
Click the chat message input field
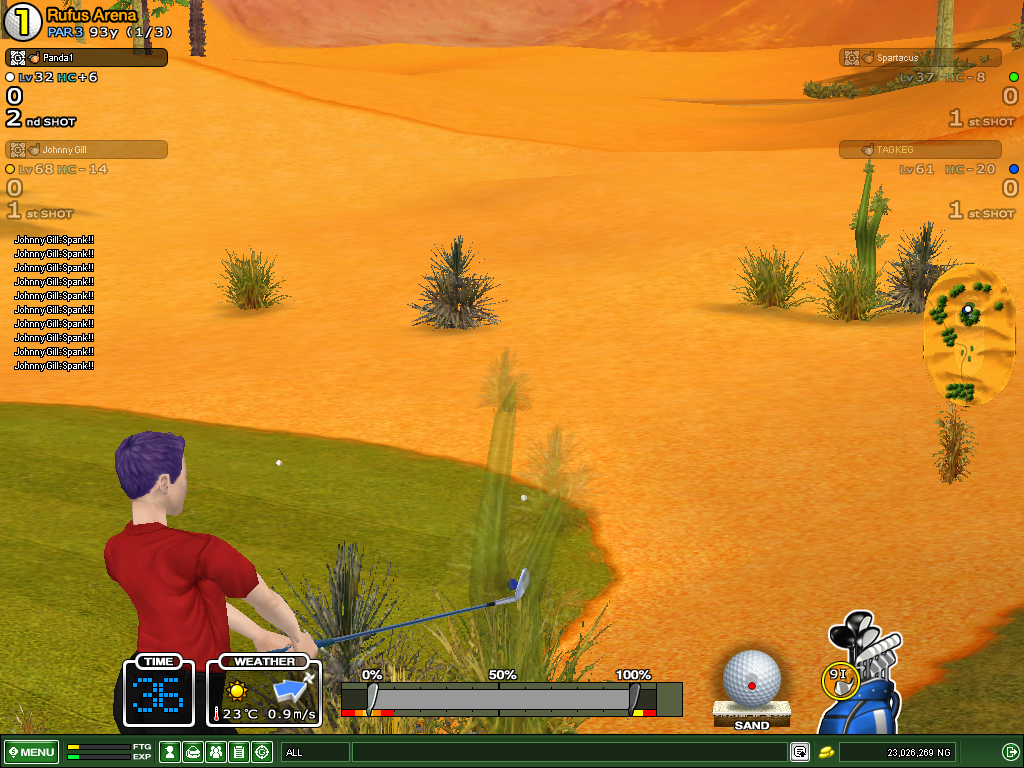pyautogui.click(x=569, y=752)
